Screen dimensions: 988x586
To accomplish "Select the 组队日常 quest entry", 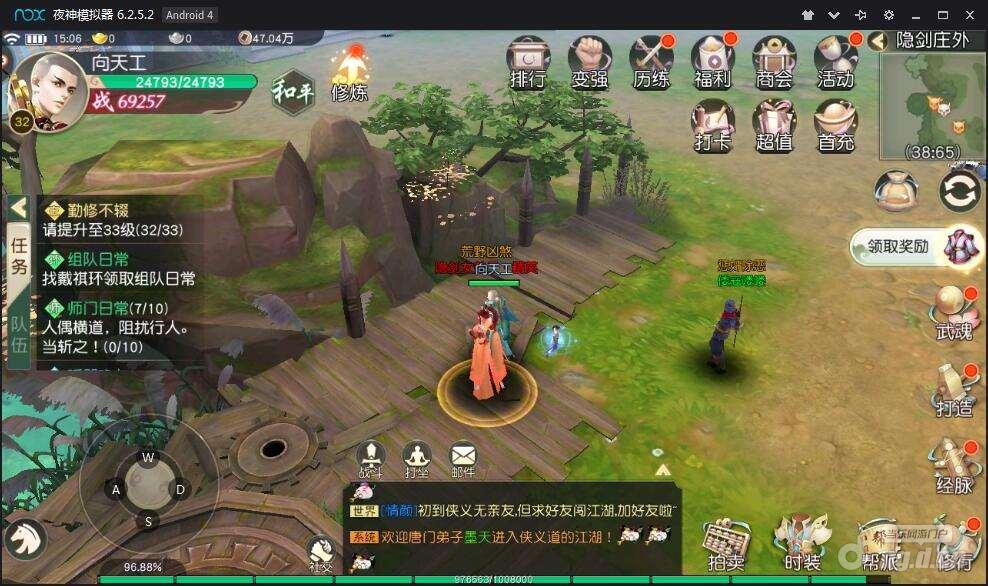I will click(x=118, y=268).
